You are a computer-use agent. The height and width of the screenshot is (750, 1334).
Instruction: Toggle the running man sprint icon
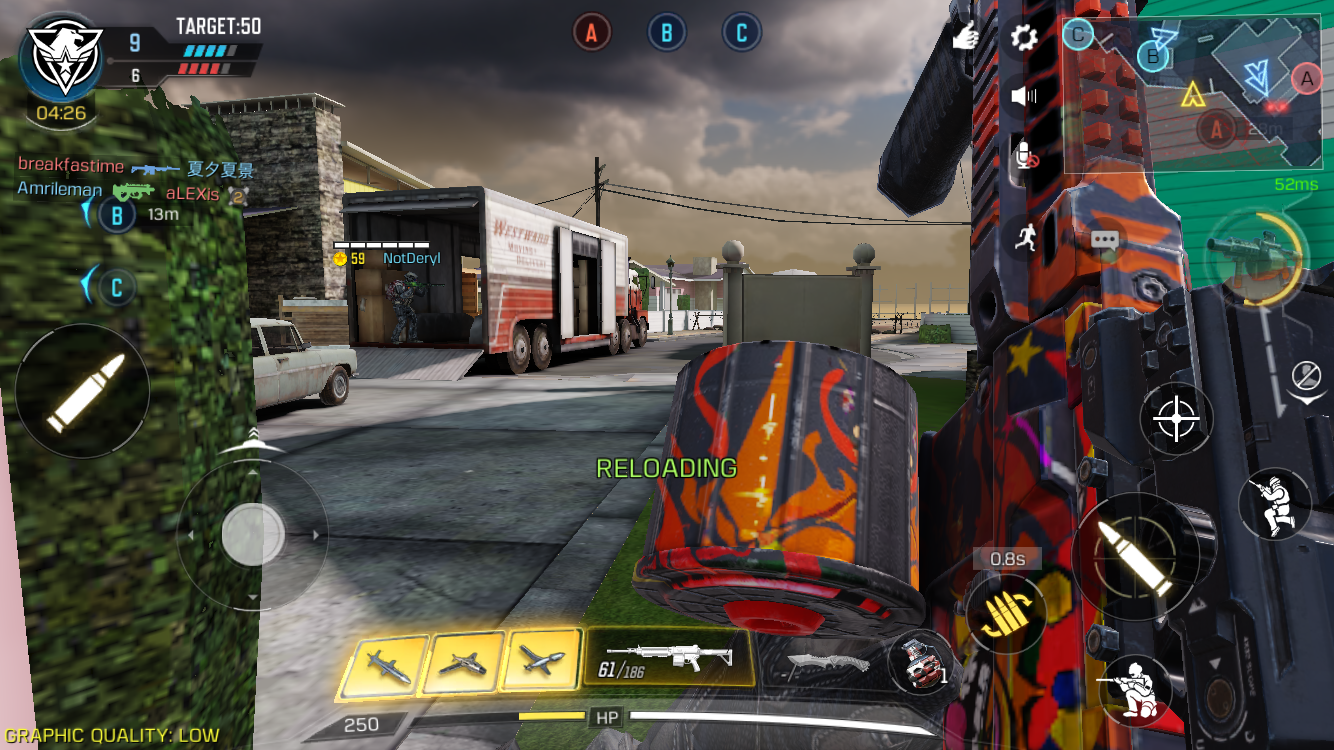click(x=1023, y=236)
